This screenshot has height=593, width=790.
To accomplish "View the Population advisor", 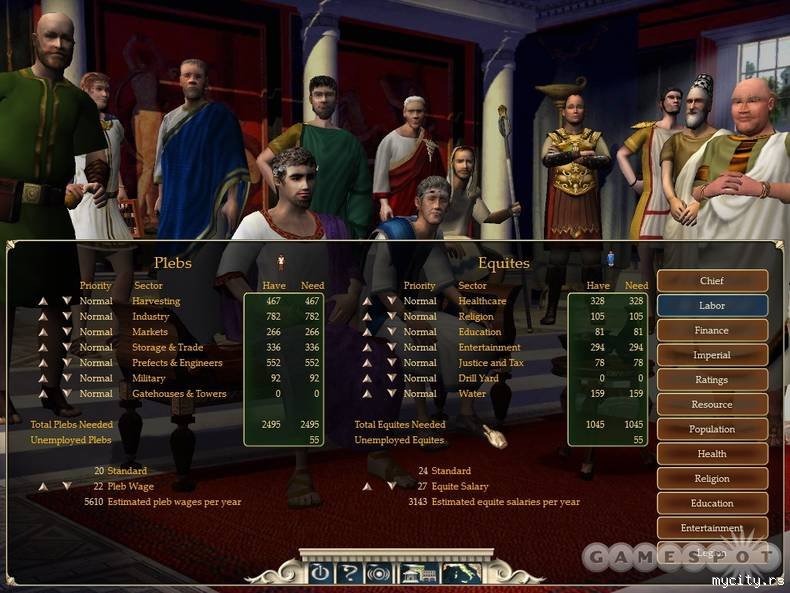I will [x=712, y=429].
